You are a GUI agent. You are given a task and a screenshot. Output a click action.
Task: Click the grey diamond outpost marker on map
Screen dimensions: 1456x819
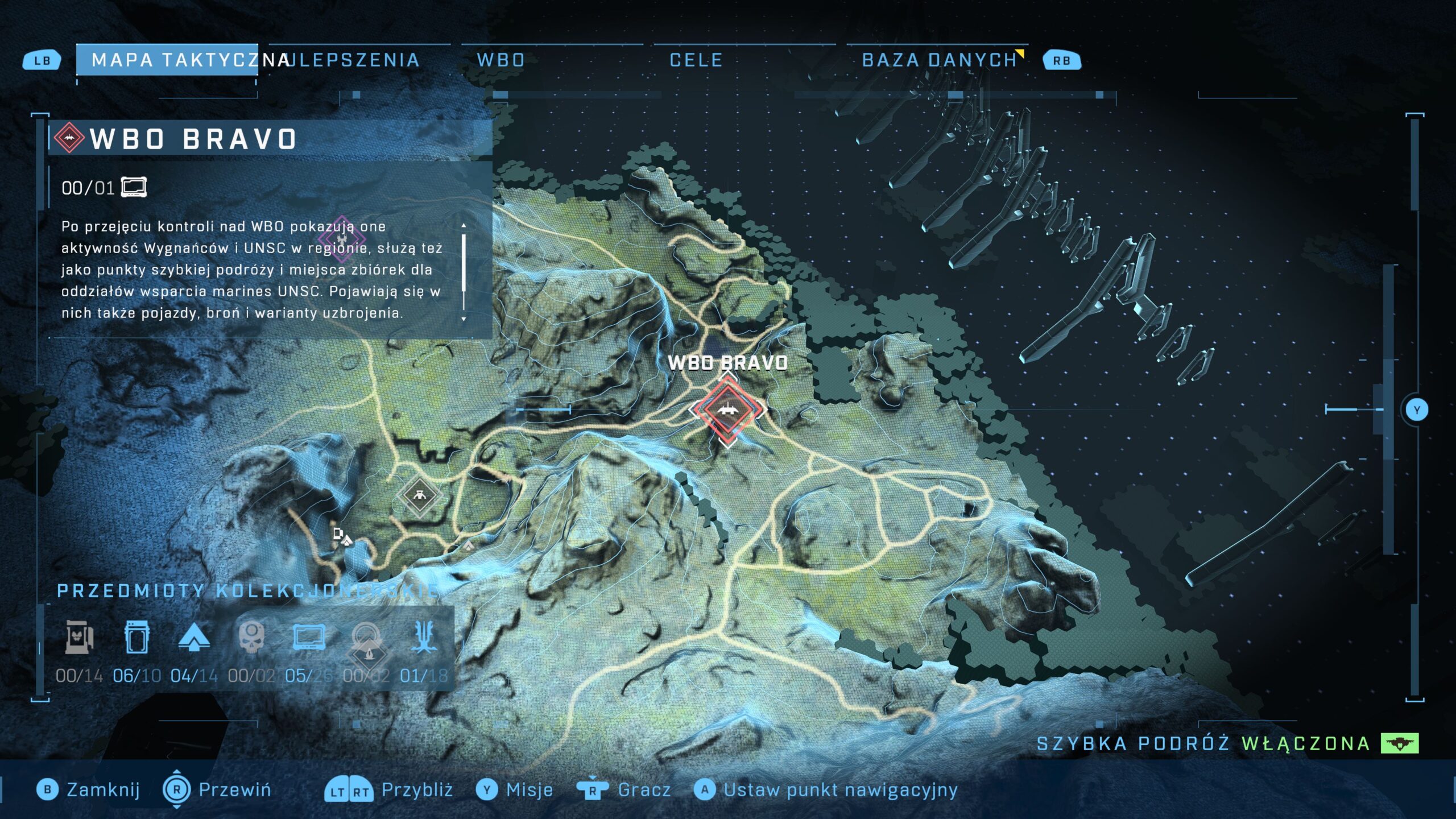(x=419, y=495)
